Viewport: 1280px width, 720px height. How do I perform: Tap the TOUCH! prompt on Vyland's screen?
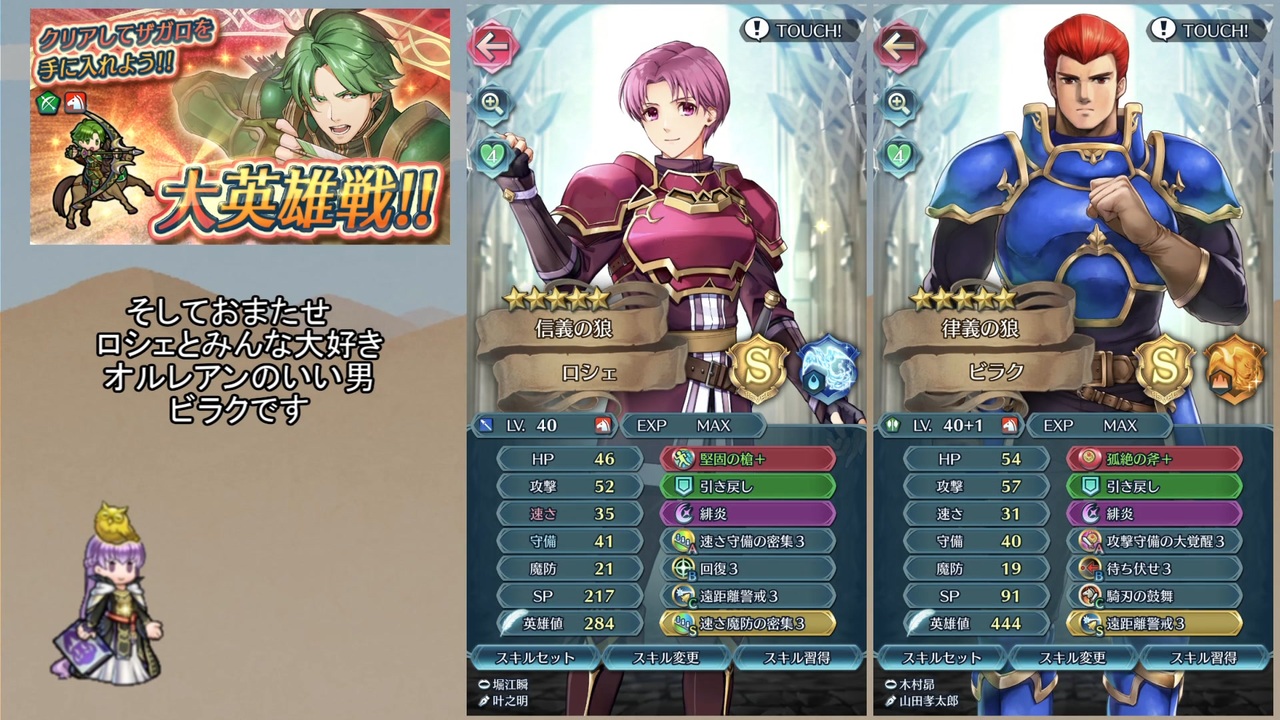tap(1208, 30)
